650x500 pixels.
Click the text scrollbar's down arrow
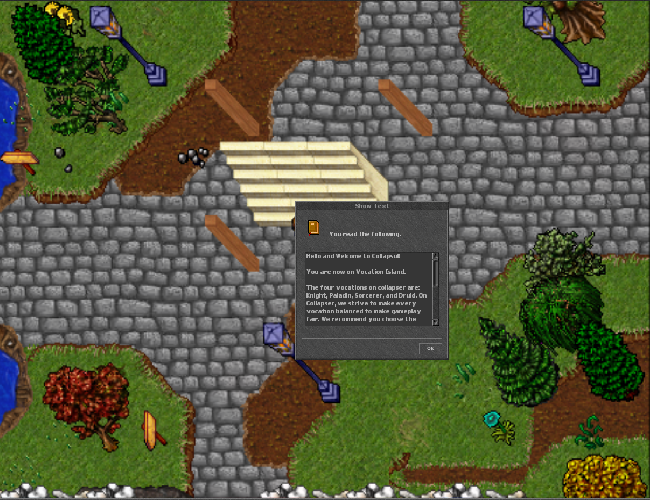tap(435, 321)
